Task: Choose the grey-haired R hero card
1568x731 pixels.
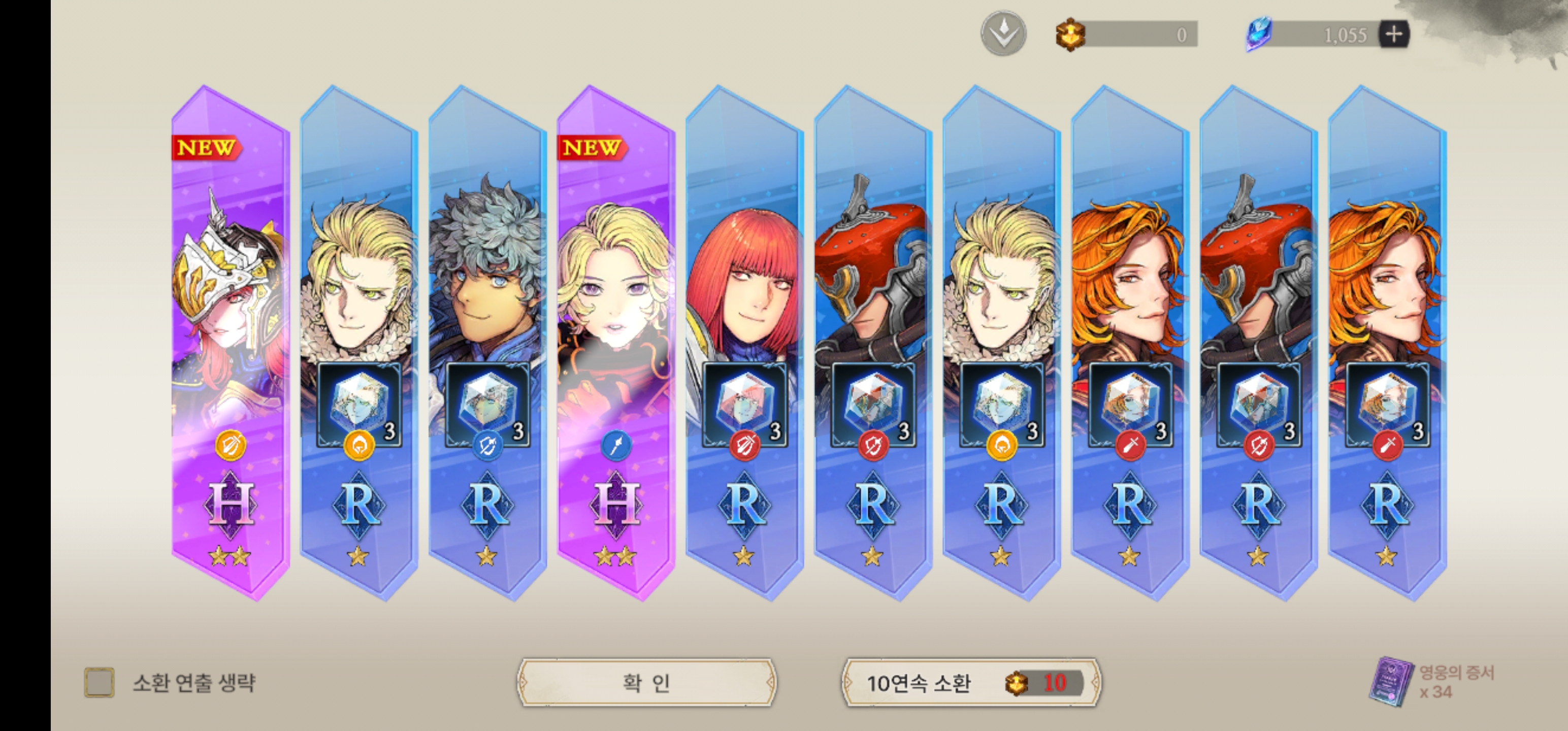Action: pyautogui.click(x=487, y=341)
